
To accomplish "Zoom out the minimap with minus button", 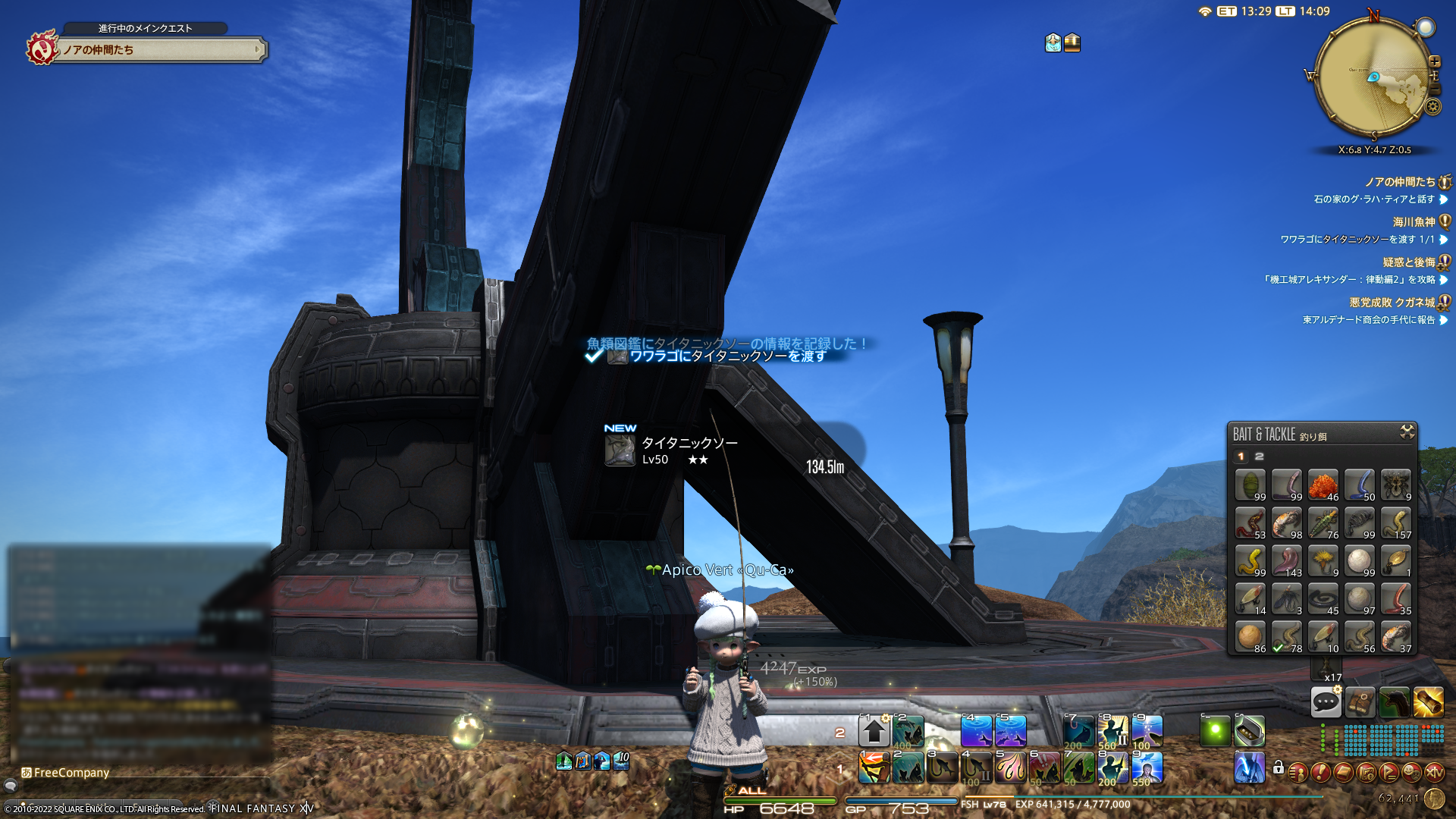I will (1434, 89).
